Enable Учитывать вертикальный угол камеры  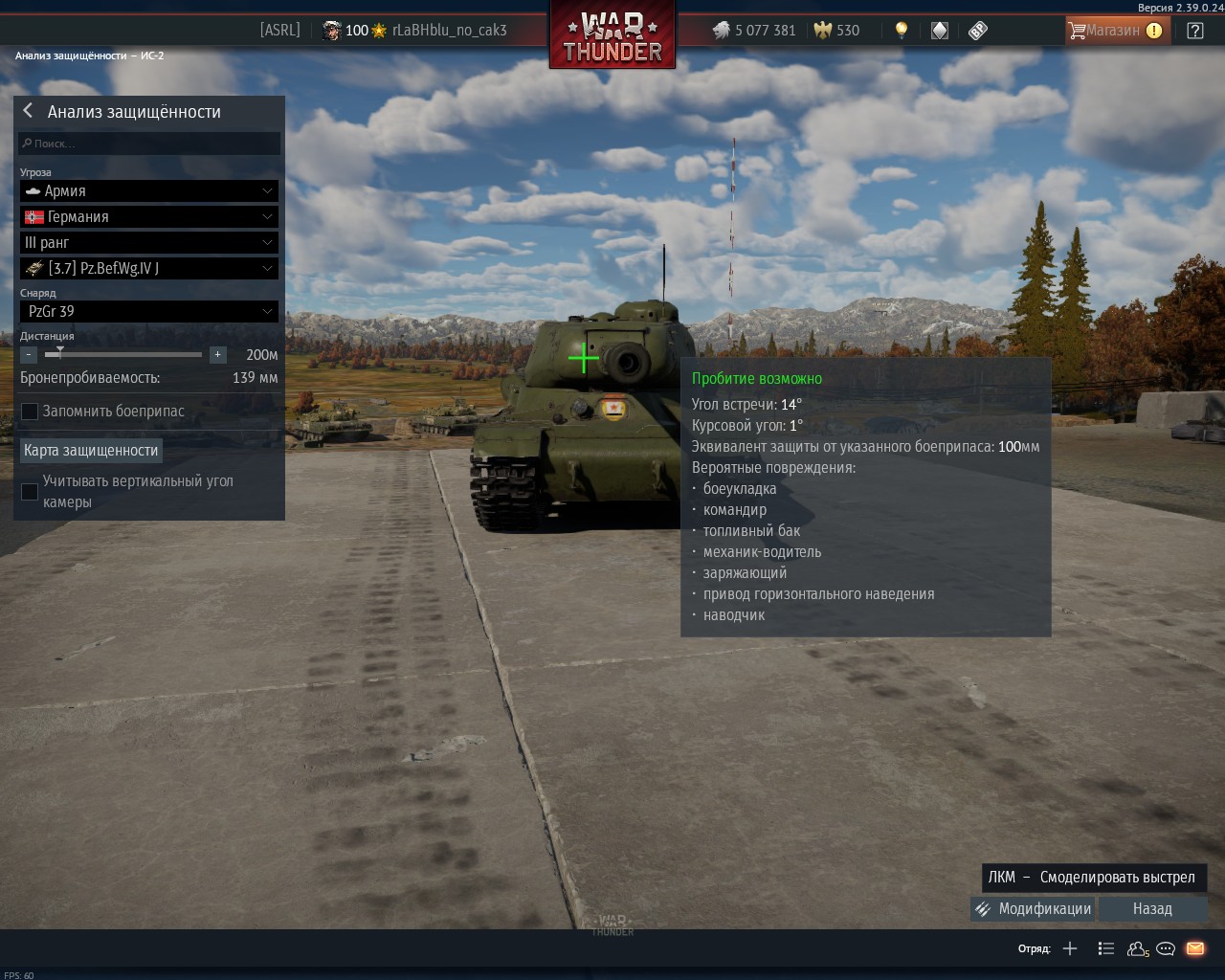(31, 492)
